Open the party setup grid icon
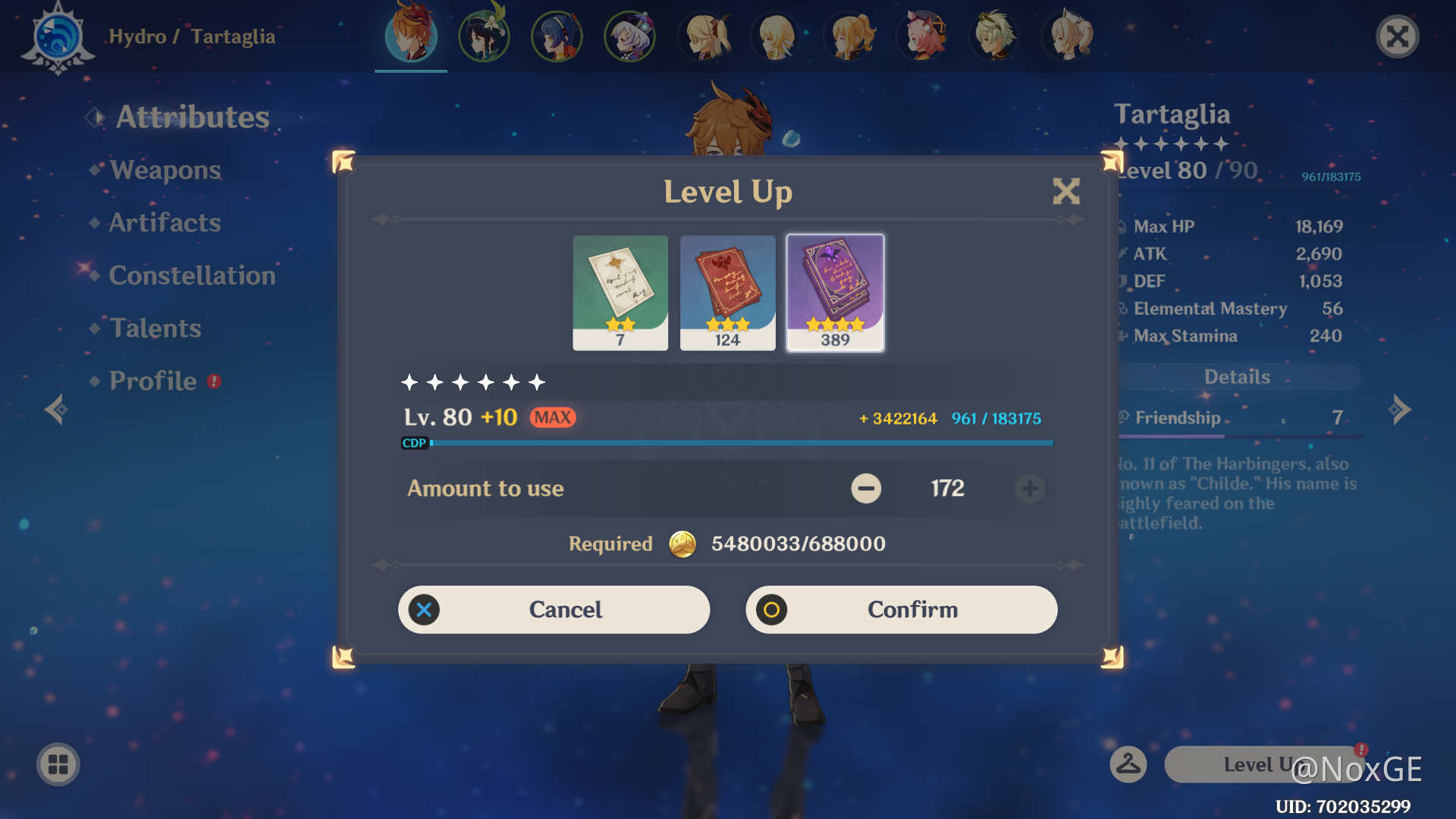The image size is (1456, 819). [59, 764]
